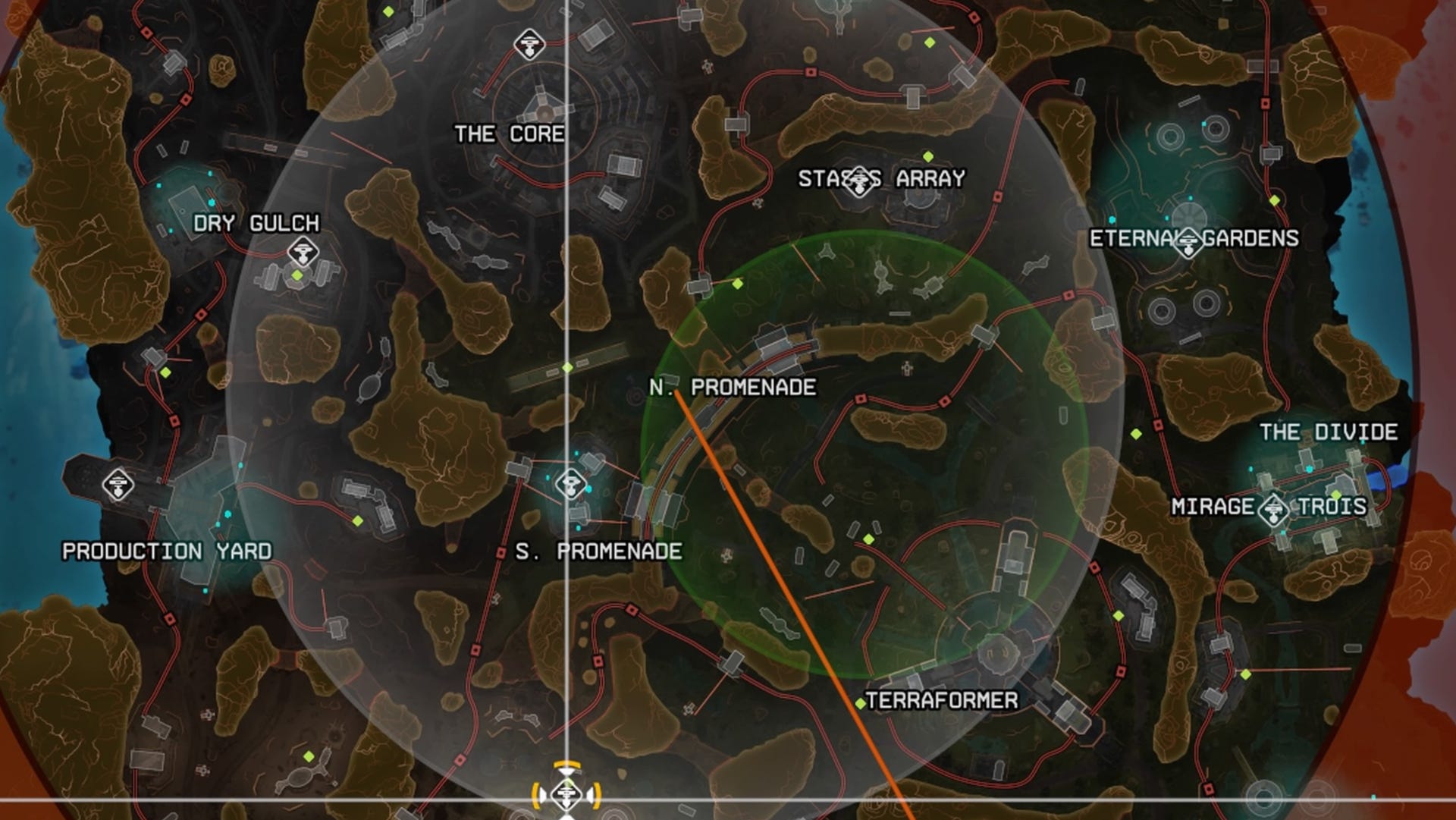
Task: Click the cyan marker in the Dry Gulch pool
Action: (212, 203)
